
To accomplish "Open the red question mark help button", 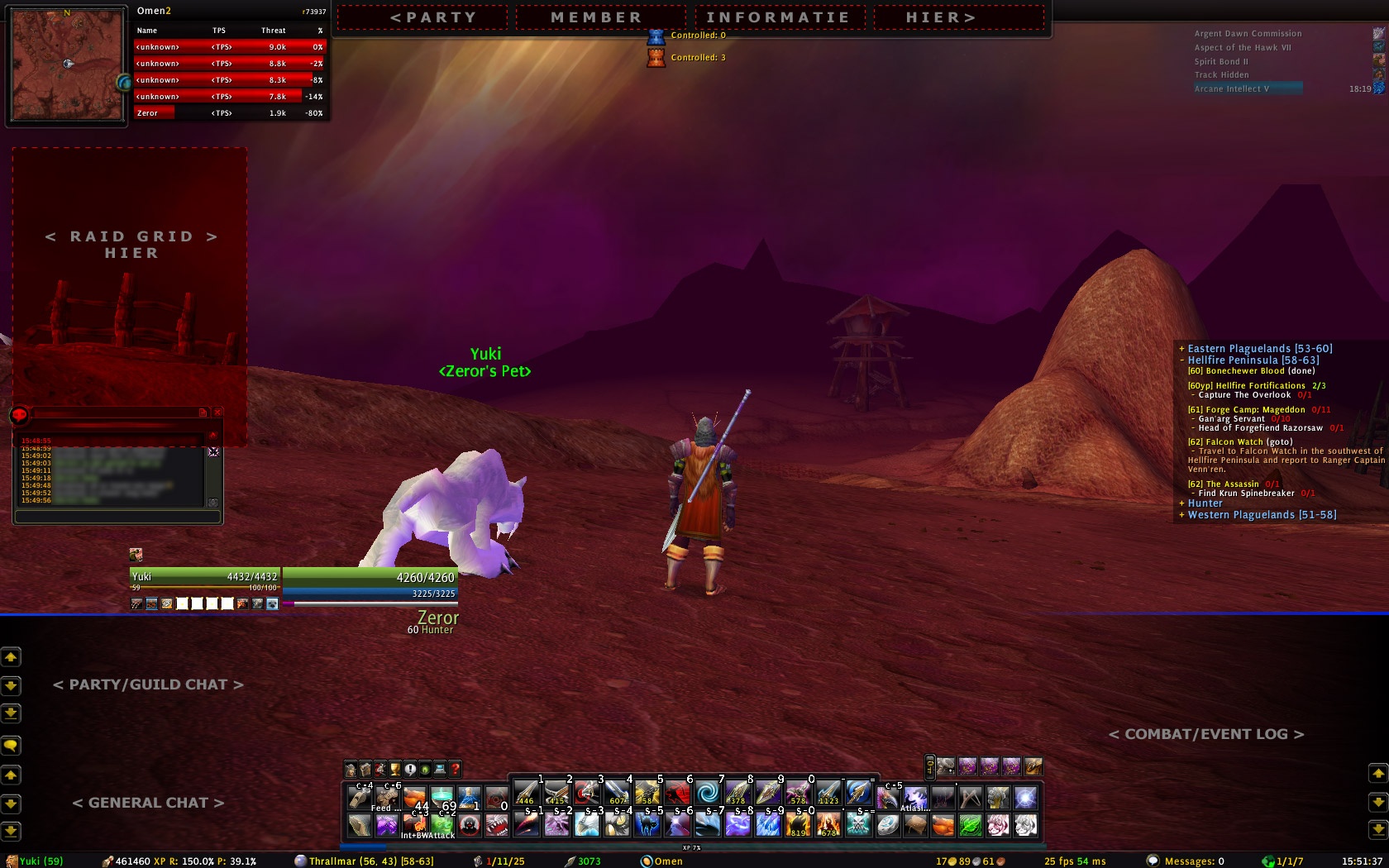I will click(455, 769).
